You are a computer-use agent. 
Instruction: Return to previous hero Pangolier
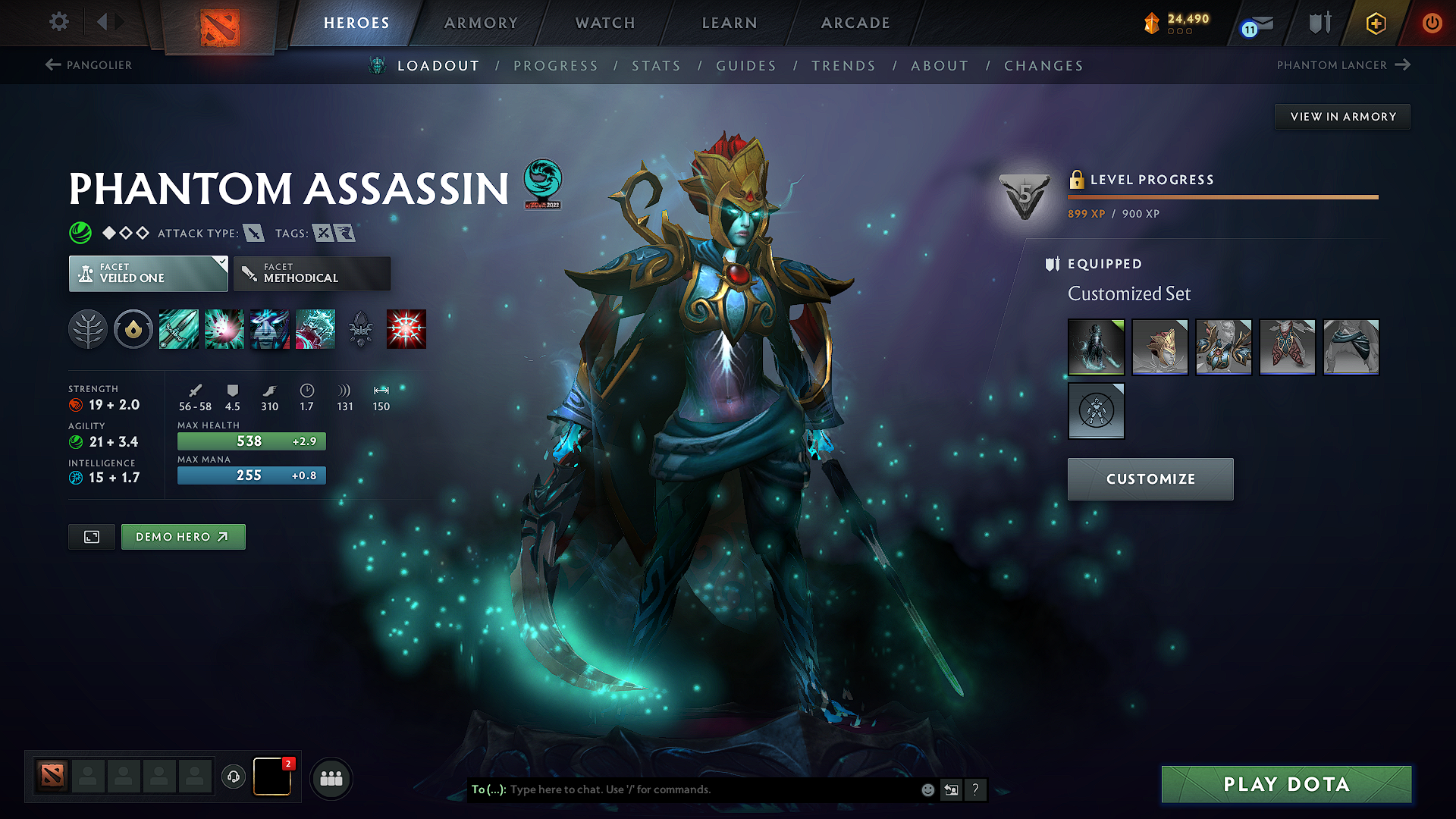(x=89, y=65)
